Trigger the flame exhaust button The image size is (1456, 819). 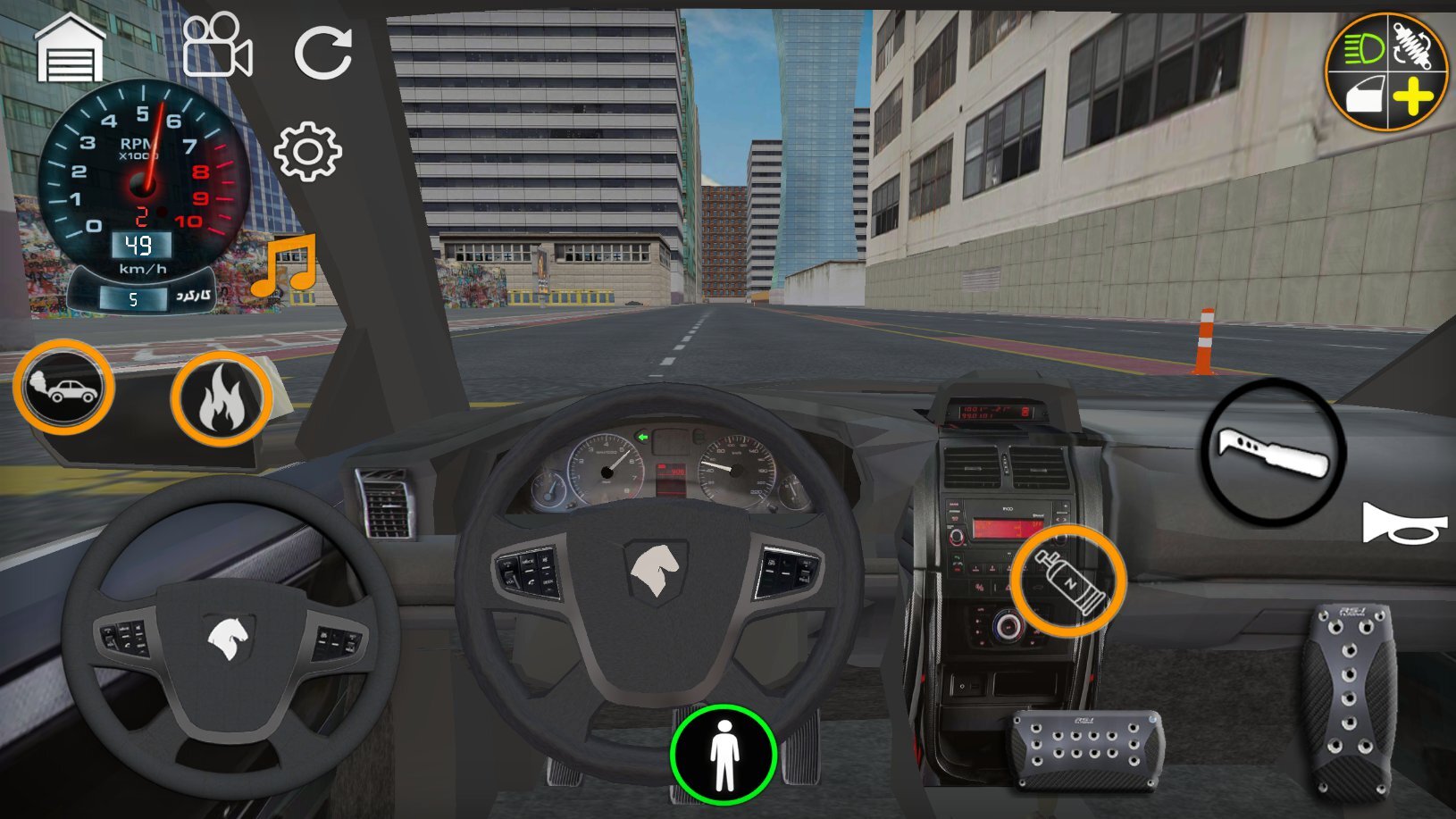coord(221,398)
